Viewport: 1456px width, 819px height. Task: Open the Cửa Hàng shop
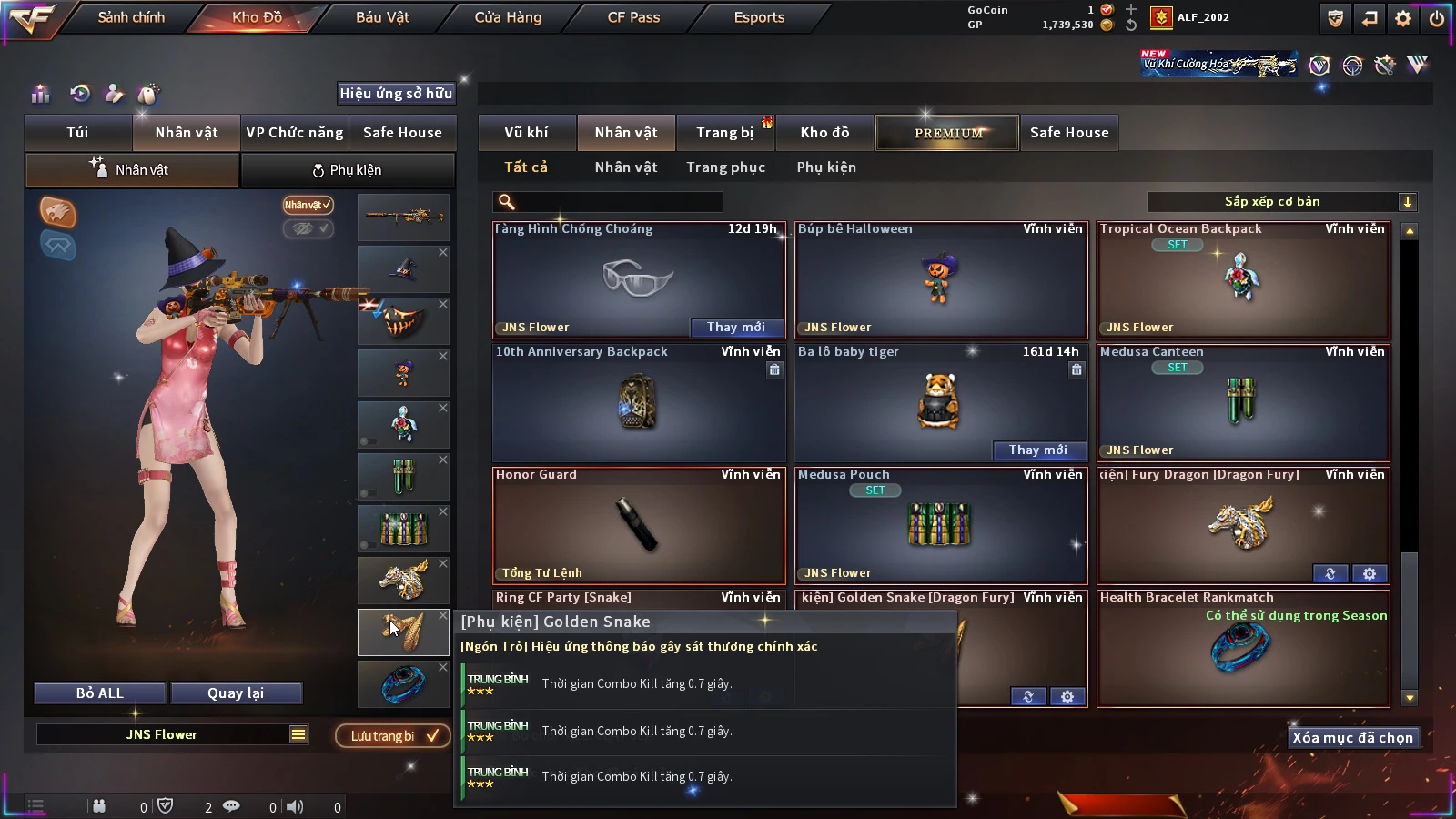point(508,17)
